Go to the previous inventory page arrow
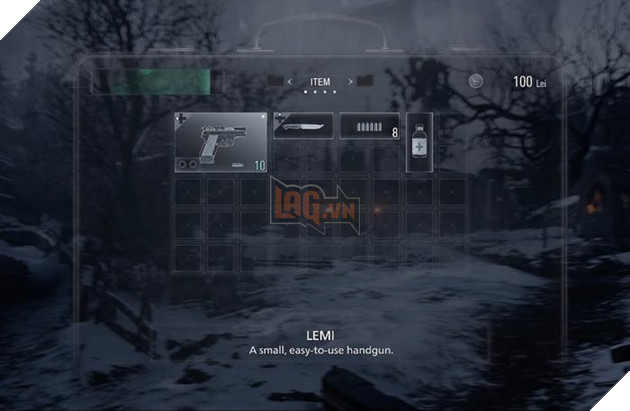Viewport: 630px width, 411px height. click(289, 81)
